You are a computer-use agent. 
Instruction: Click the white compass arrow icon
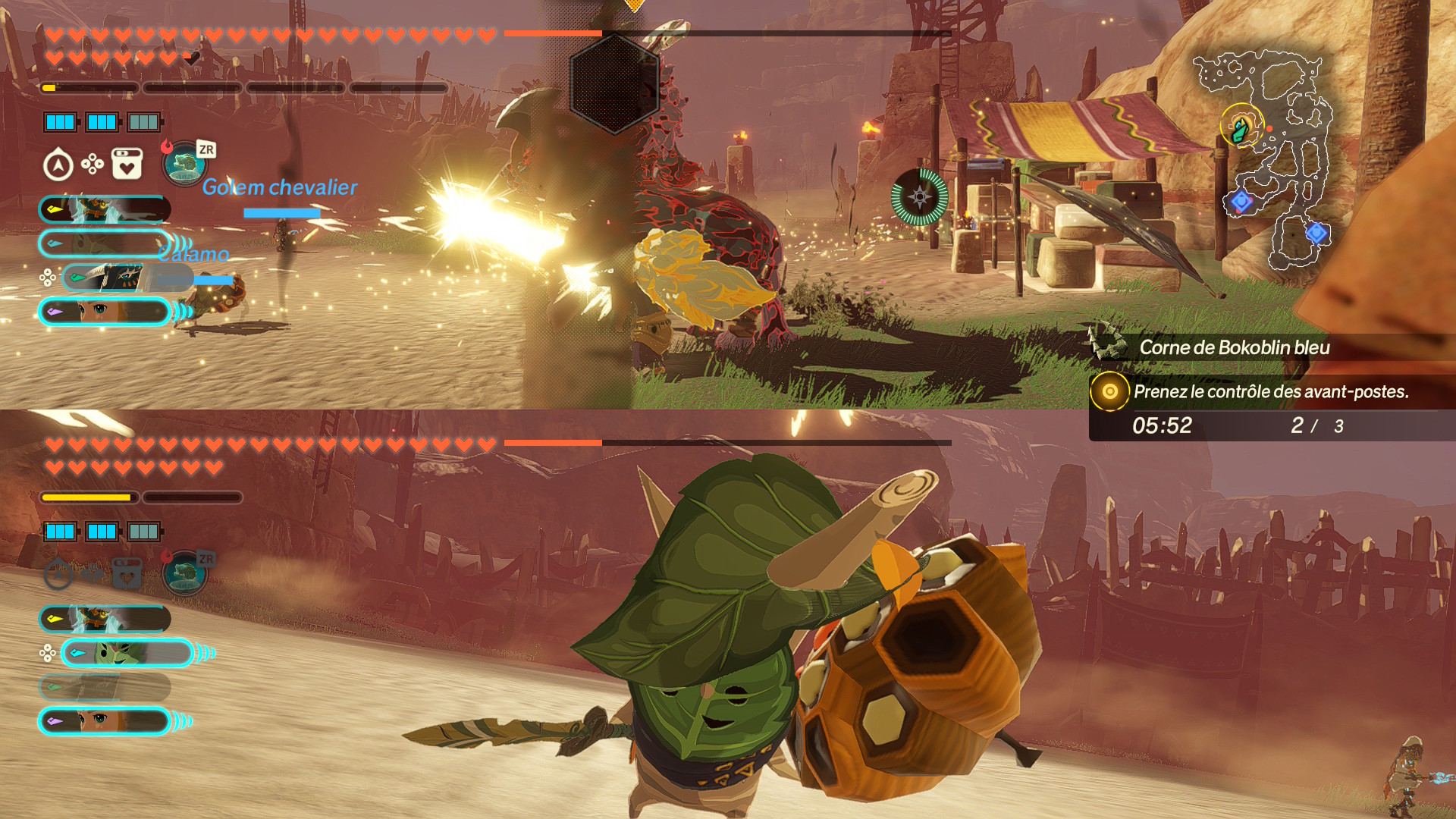tap(58, 165)
